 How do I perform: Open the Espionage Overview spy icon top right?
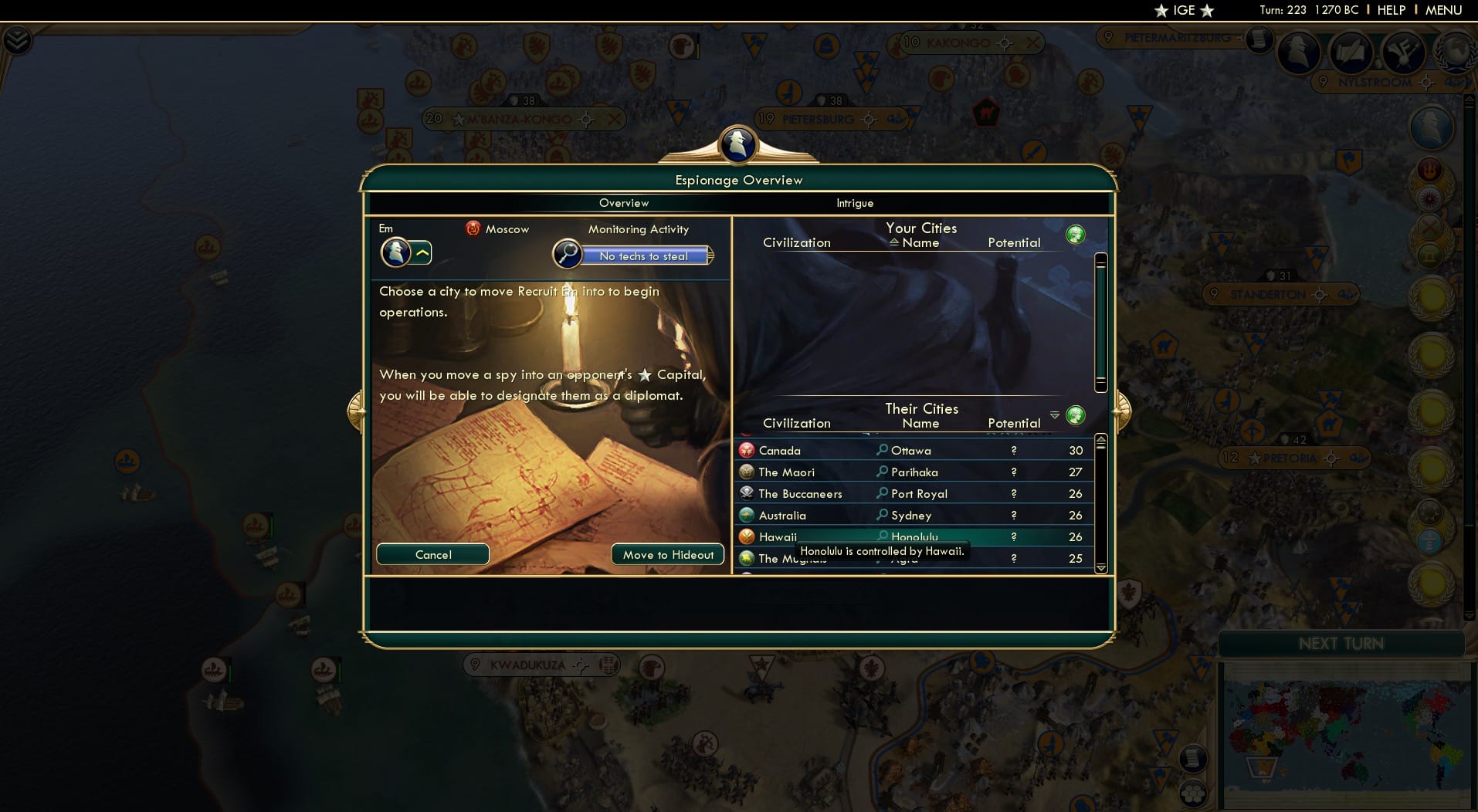(x=1298, y=52)
